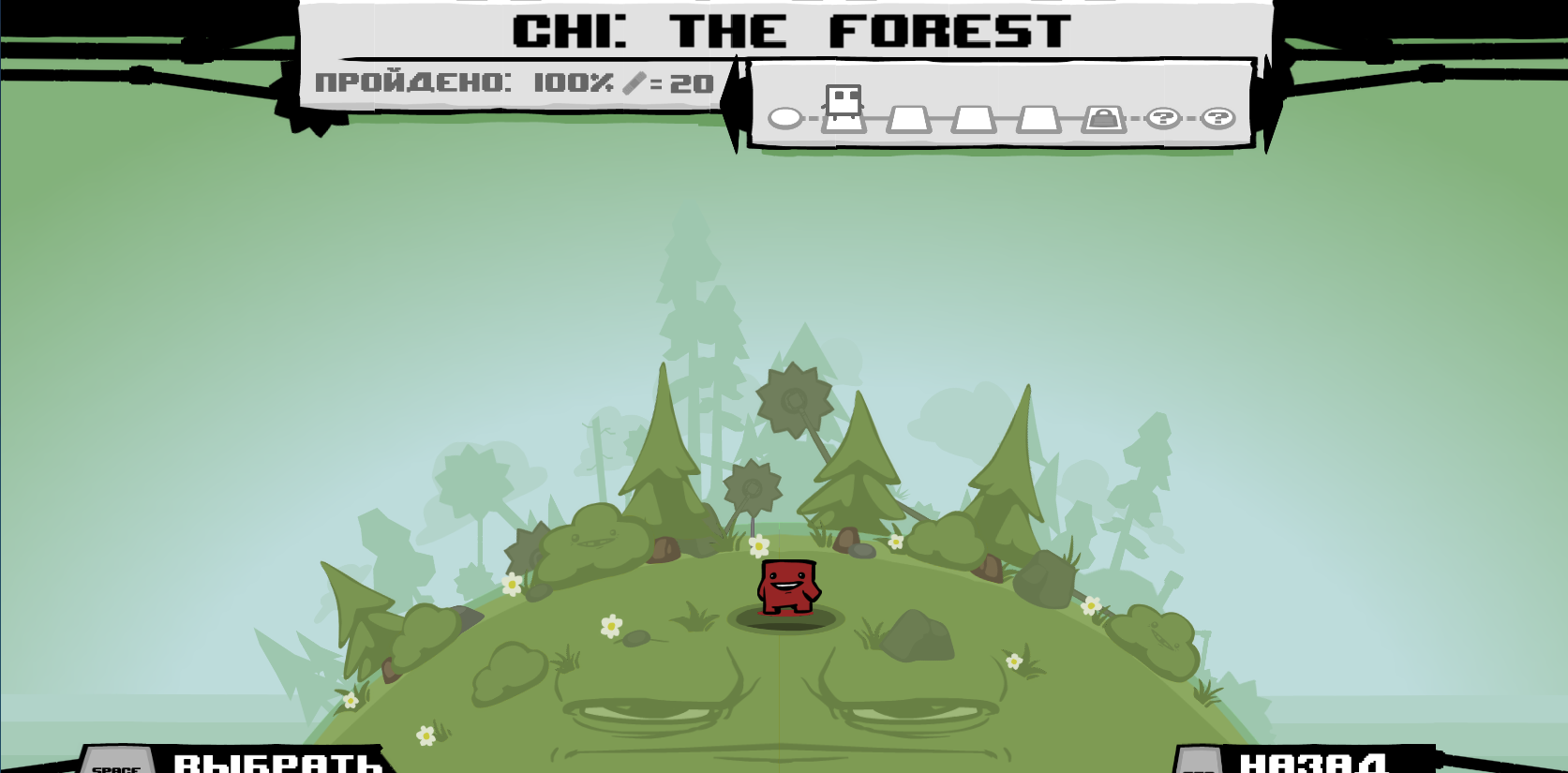Select the Meat Boy marker on the chapter track
Viewport: 1568px width, 773px height.
click(x=844, y=101)
